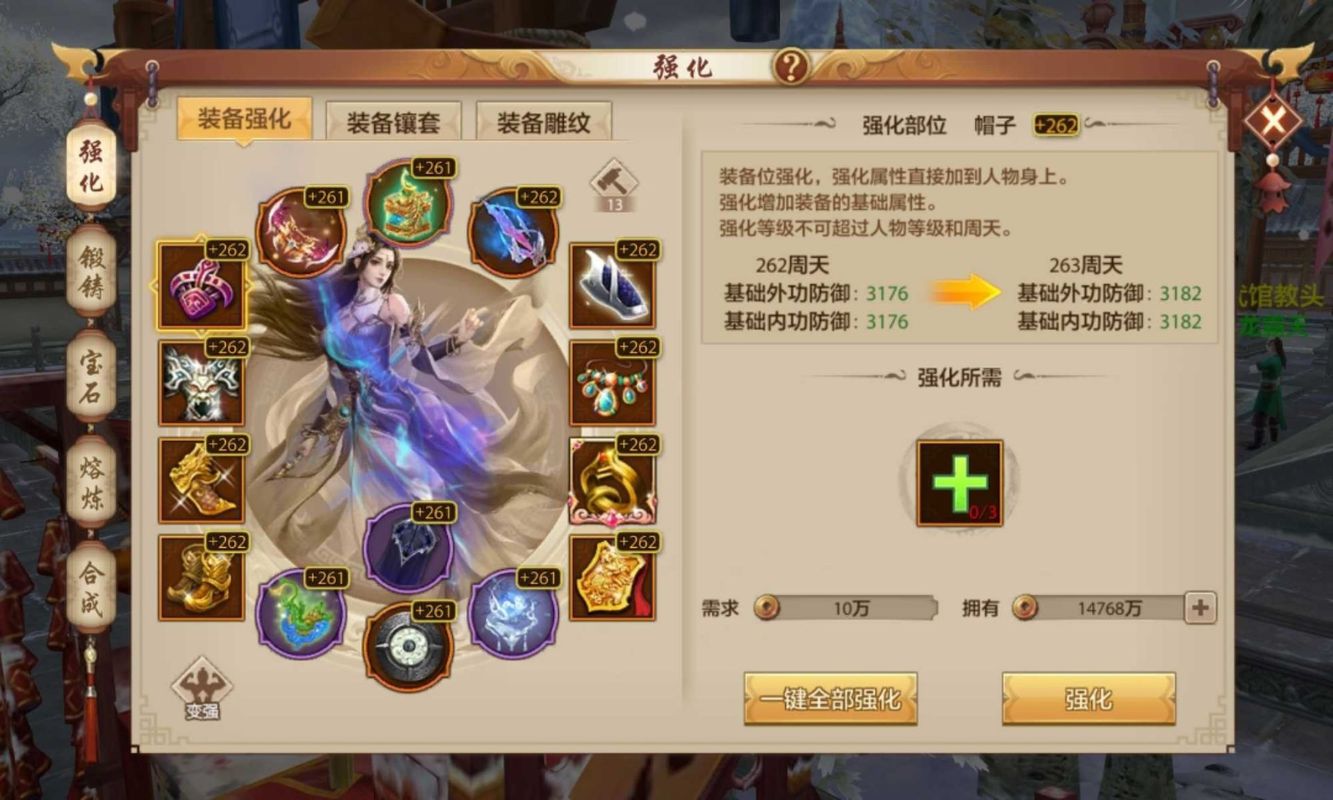Select the golden ring equipment slot
1333x800 pixels.
[611, 480]
